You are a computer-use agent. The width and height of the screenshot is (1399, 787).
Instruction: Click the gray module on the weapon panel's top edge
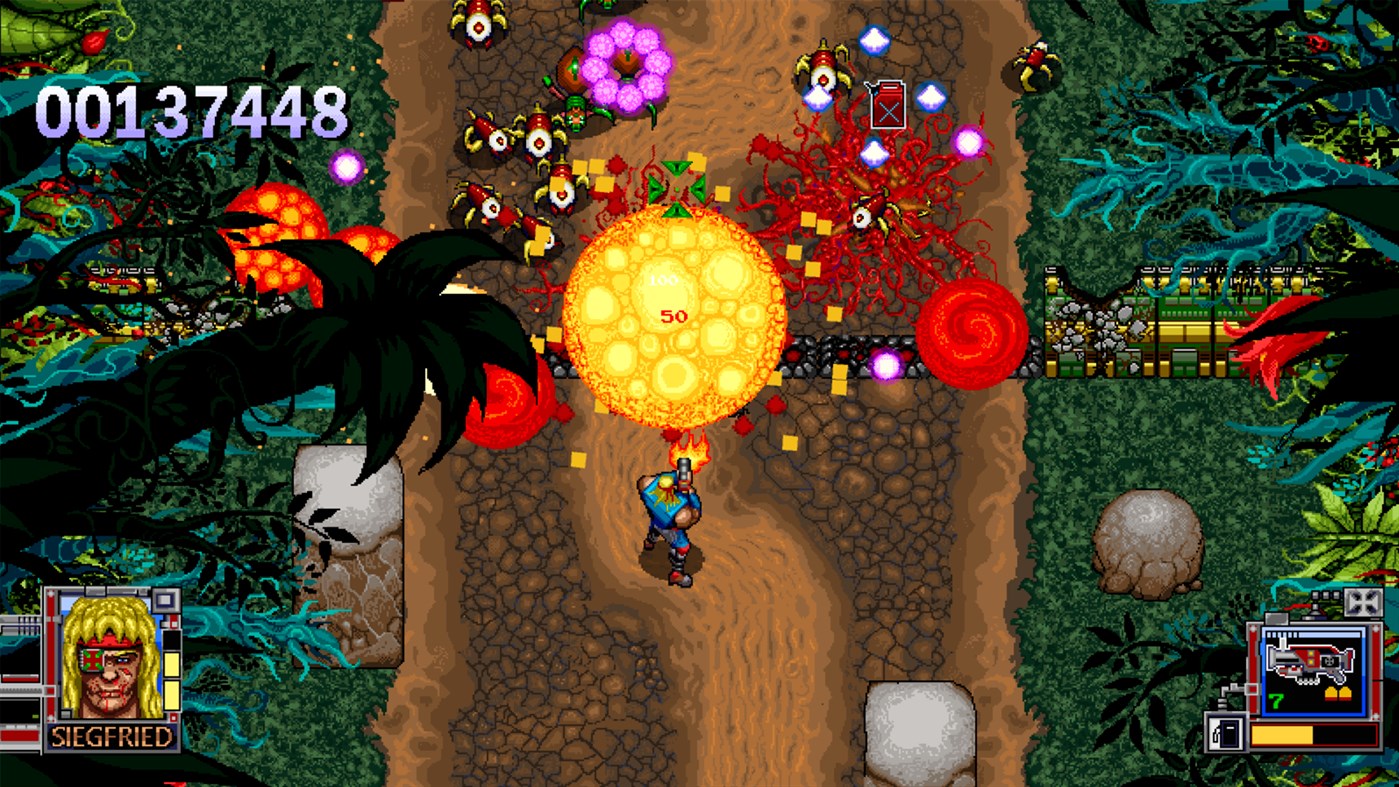[1277, 619]
